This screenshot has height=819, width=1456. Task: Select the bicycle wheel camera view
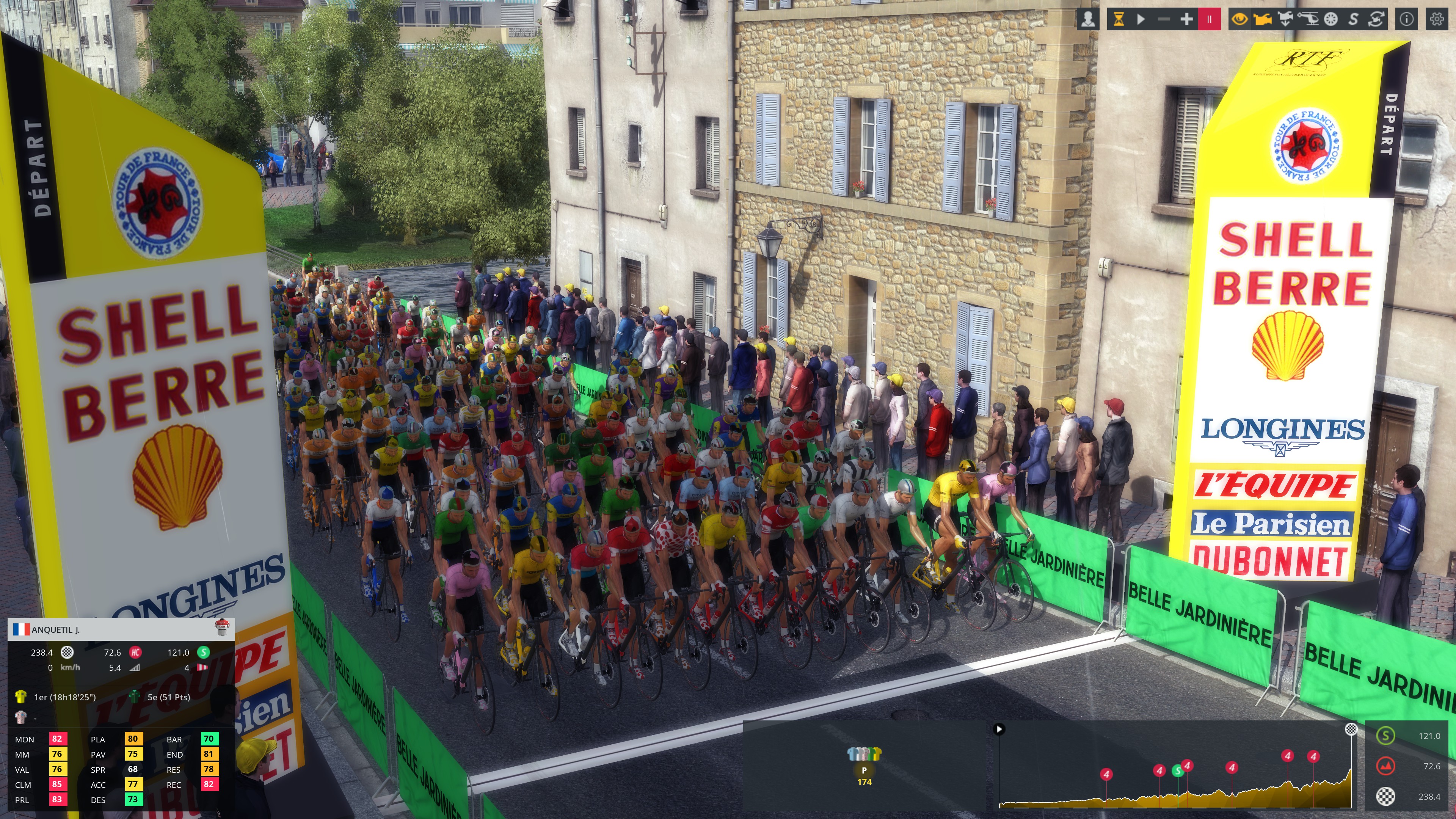(1330, 20)
